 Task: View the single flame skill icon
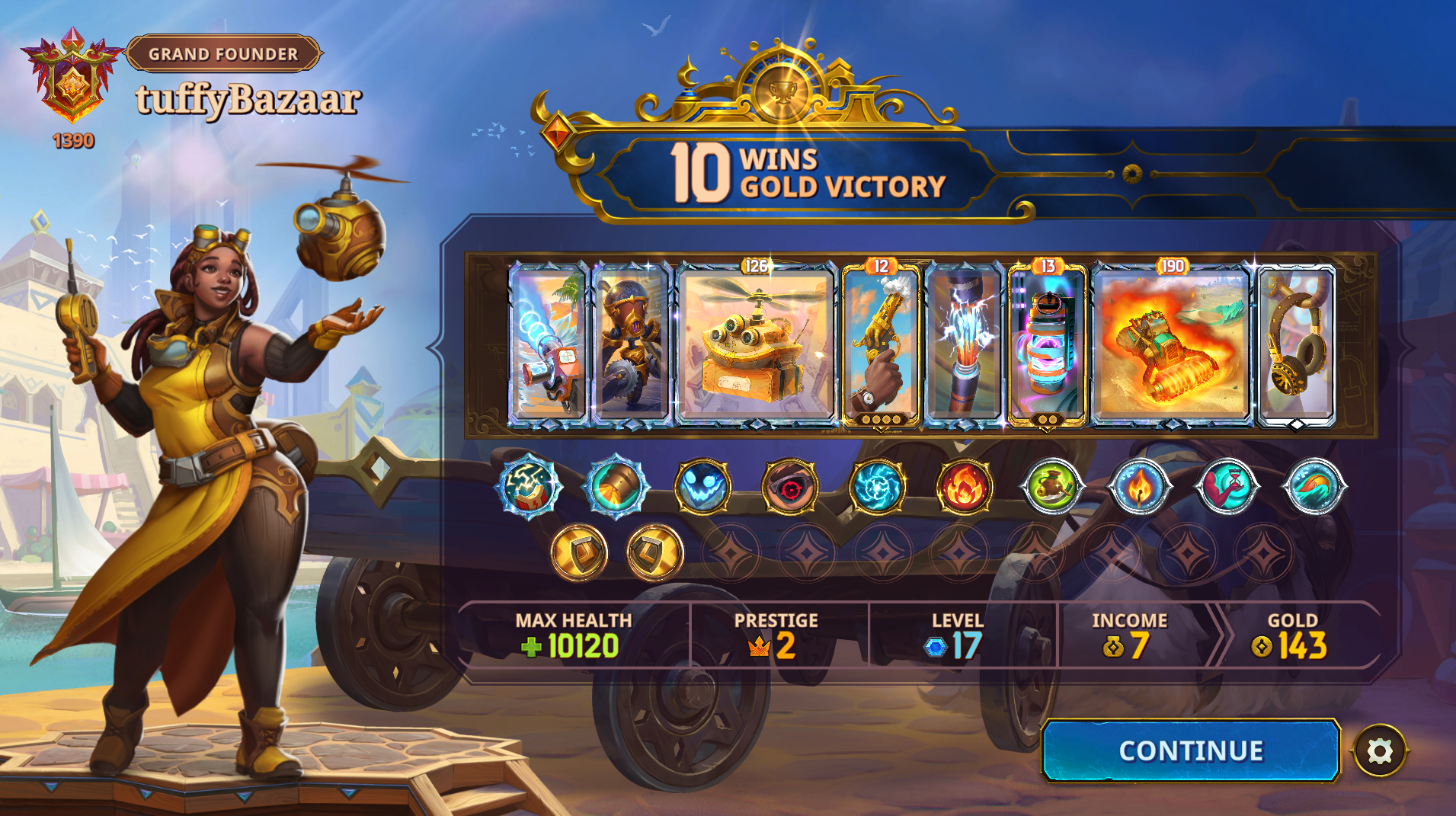pos(1139,486)
